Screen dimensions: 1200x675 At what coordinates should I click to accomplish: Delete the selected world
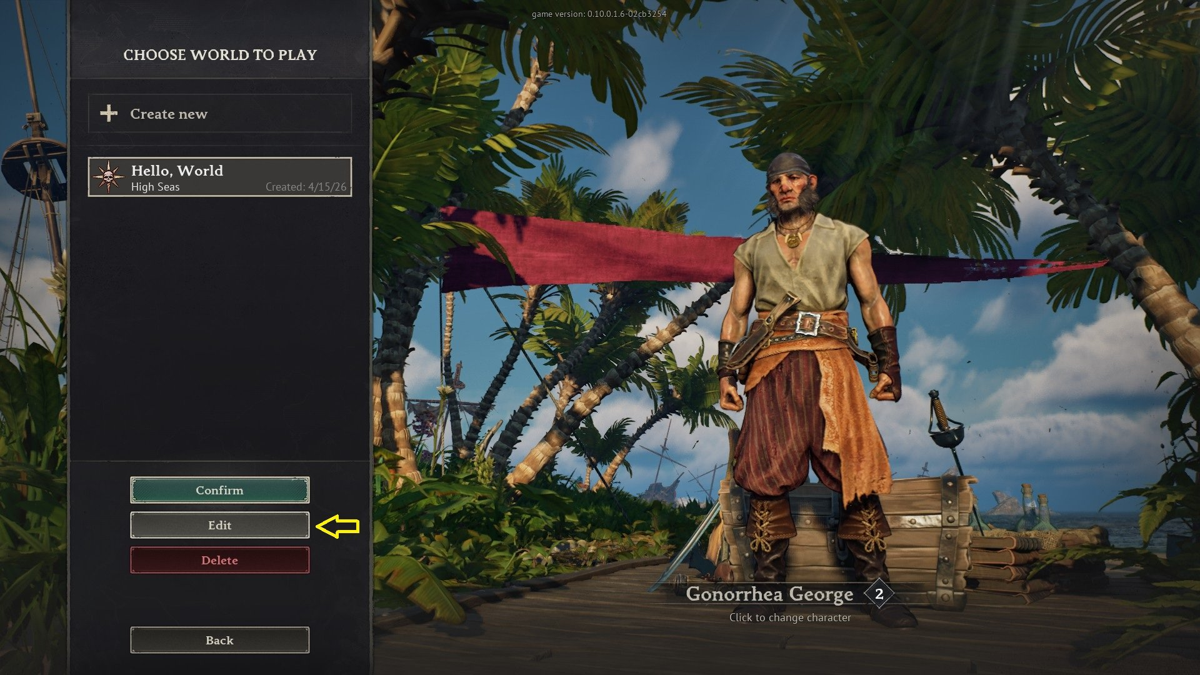click(219, 560)
